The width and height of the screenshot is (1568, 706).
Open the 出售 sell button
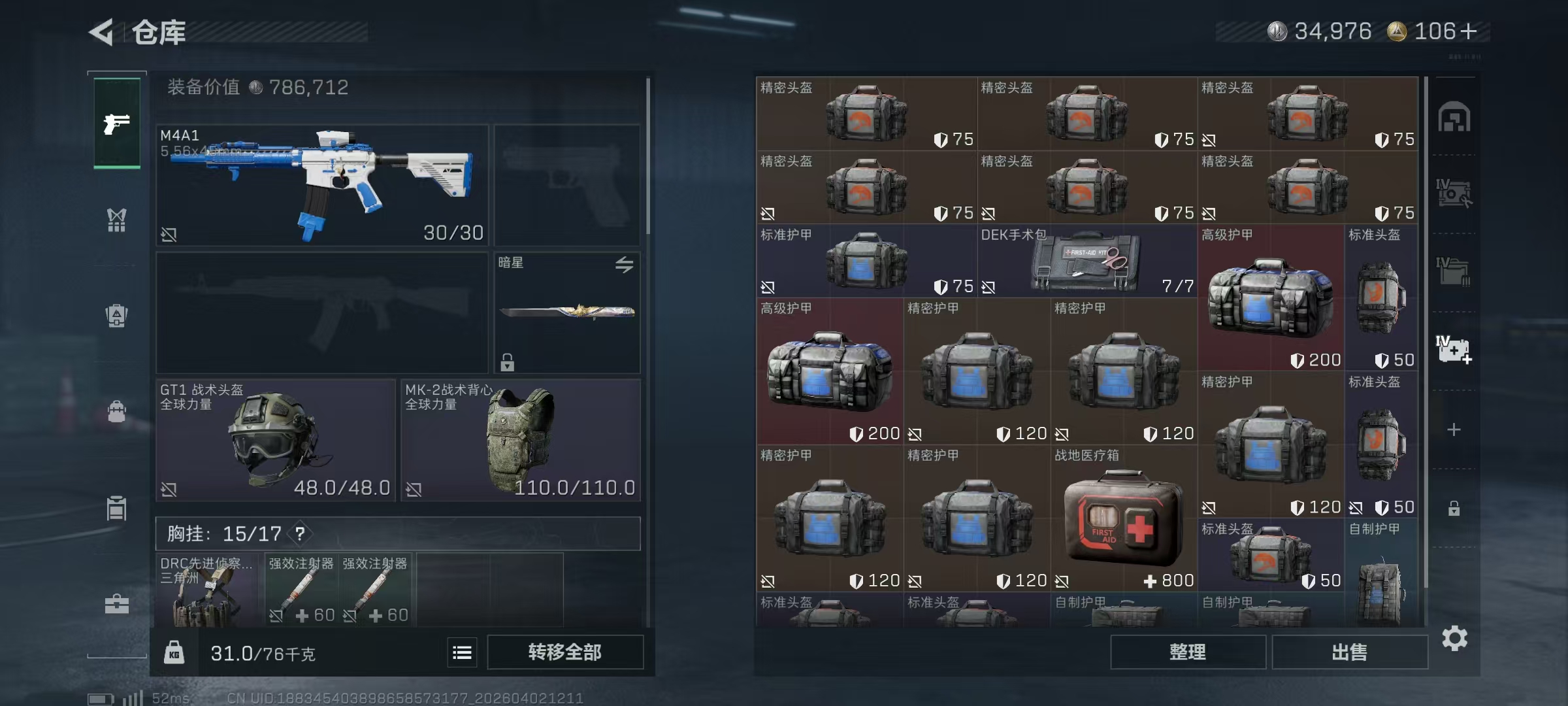[x=1349, y=652]
